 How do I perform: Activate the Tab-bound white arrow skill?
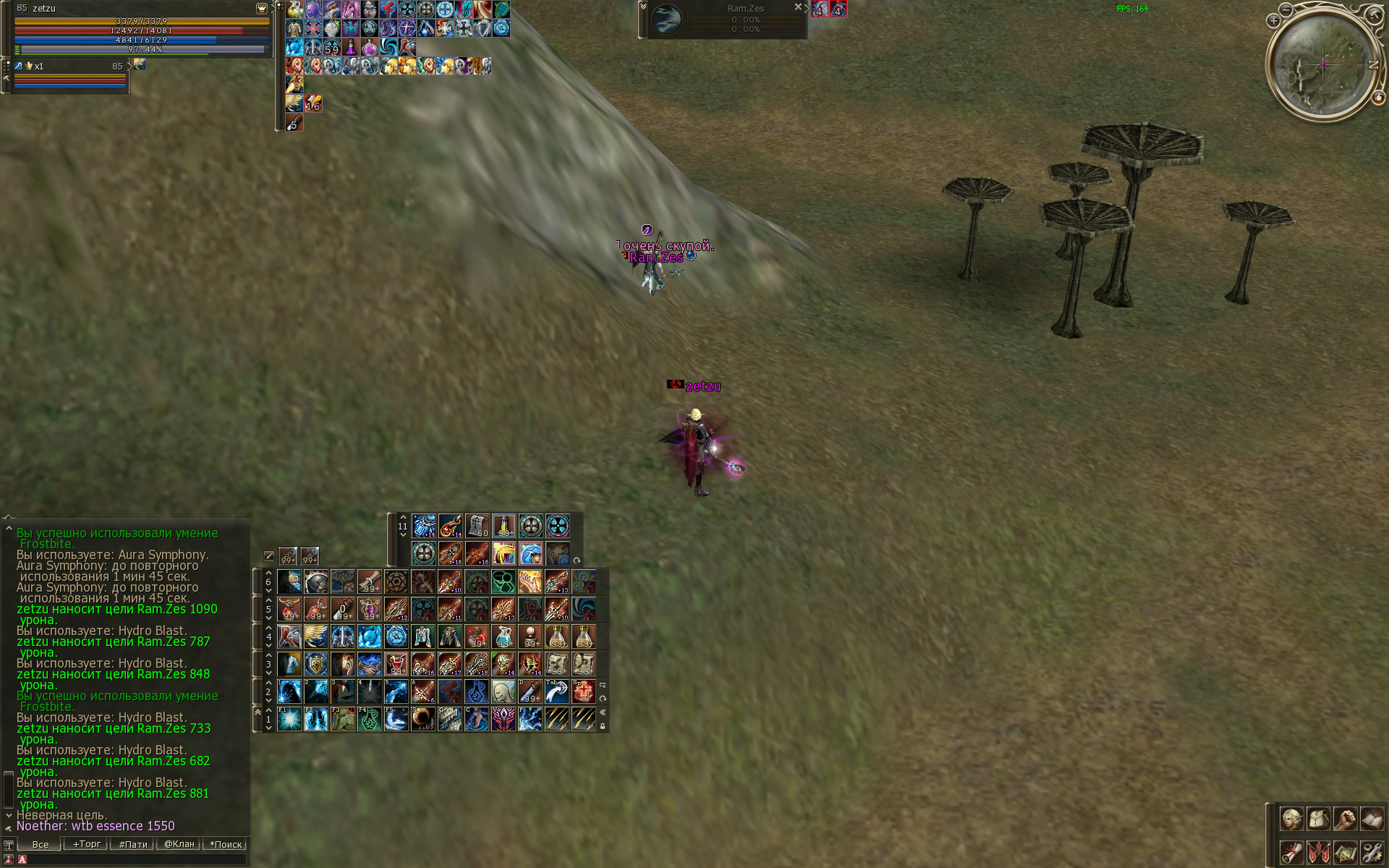[x=557, y=692]
